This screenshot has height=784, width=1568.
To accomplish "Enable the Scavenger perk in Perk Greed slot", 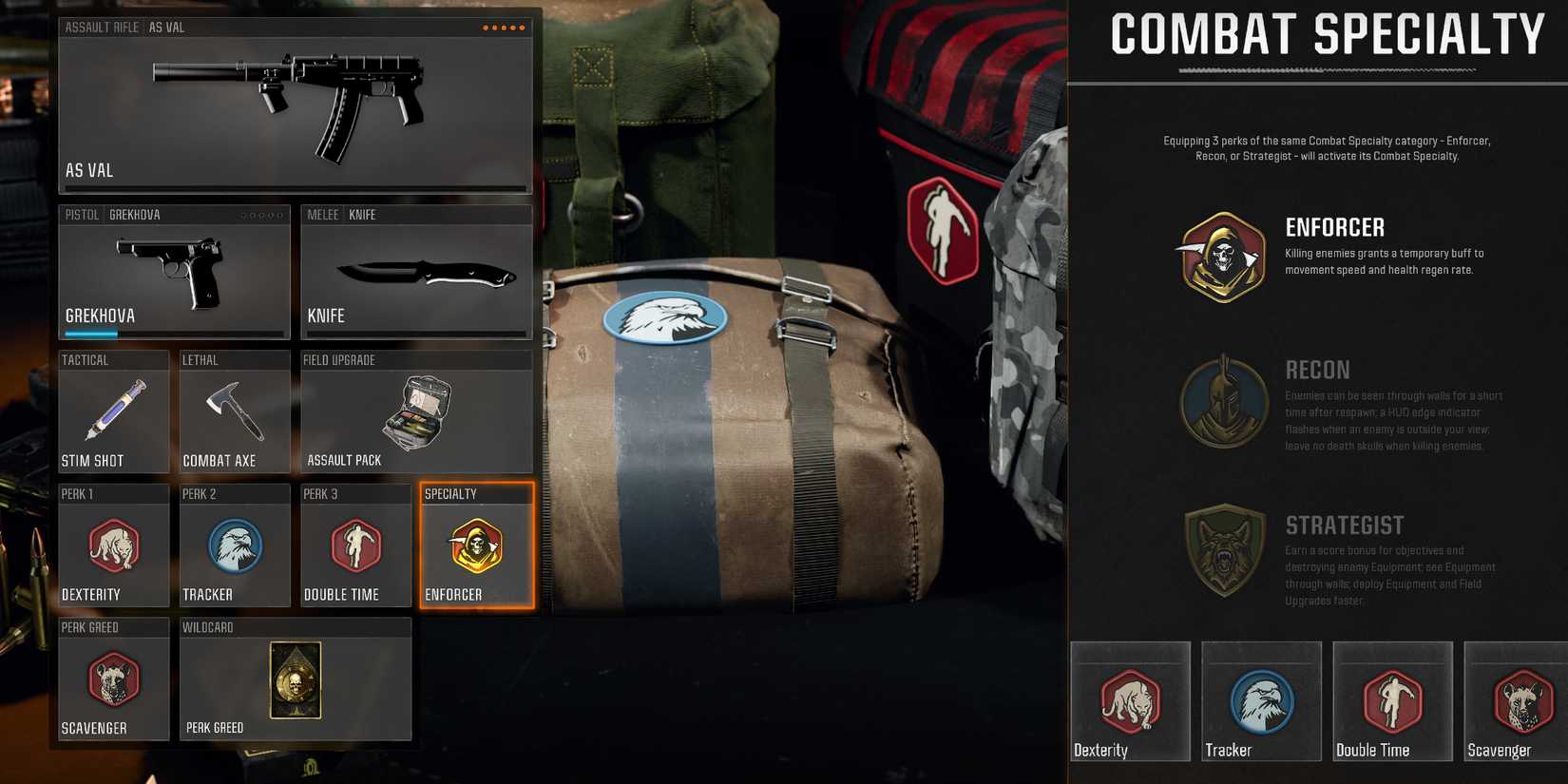I will click(114, 684).
